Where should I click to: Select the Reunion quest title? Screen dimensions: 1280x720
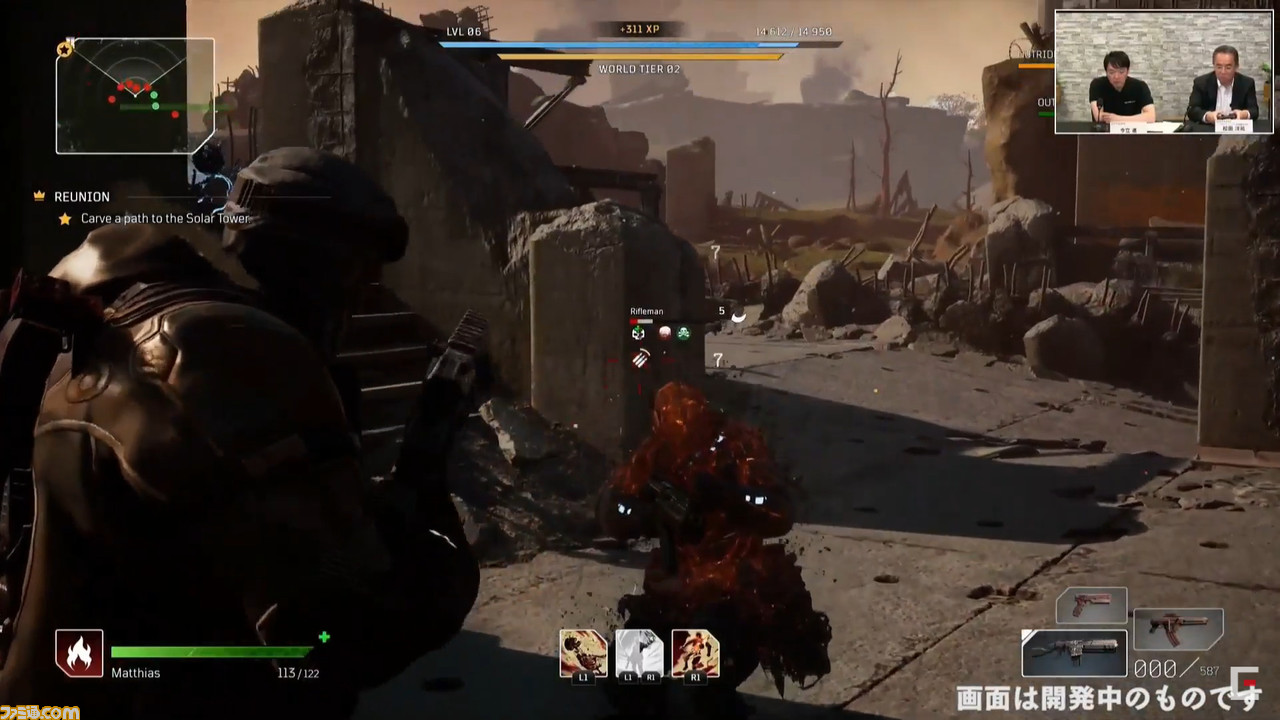click(x=82, y=197)
